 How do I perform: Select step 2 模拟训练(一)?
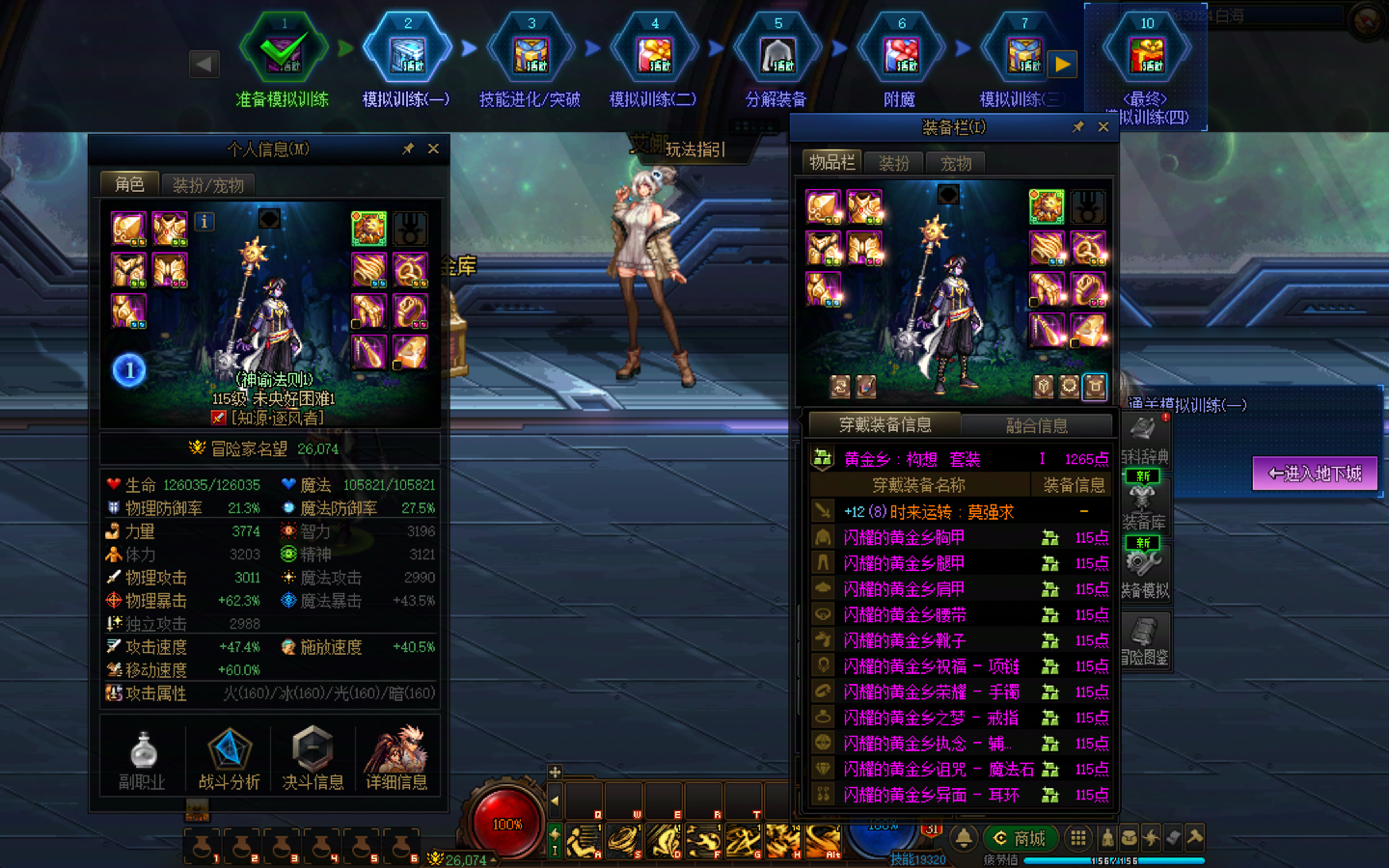pos(407,58)
